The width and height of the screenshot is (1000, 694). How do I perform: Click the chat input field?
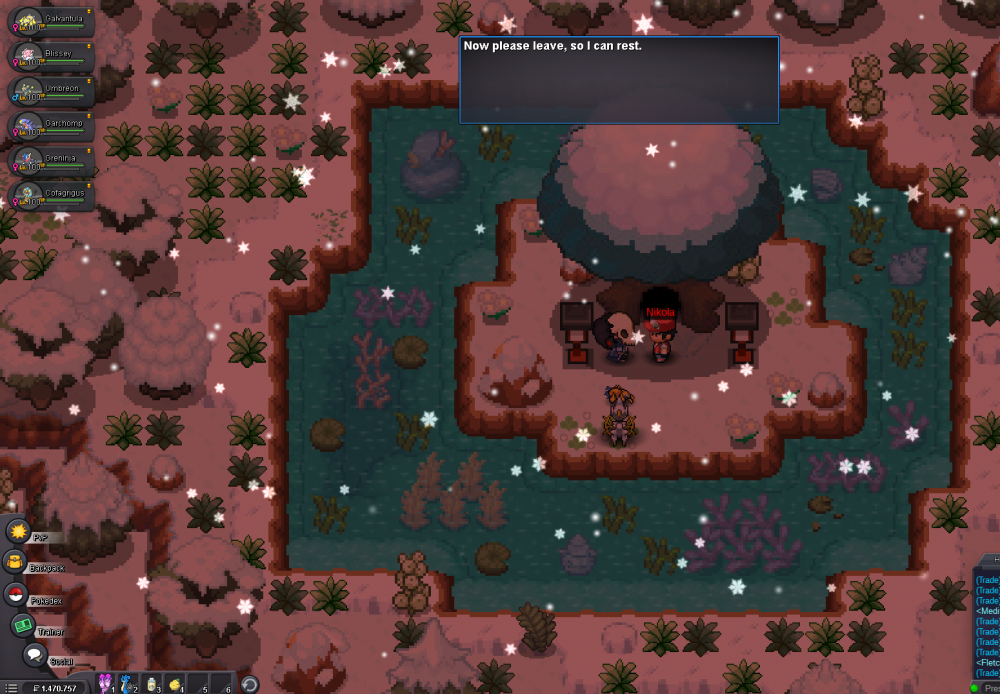pyautogui.click(x=988, y=687)
